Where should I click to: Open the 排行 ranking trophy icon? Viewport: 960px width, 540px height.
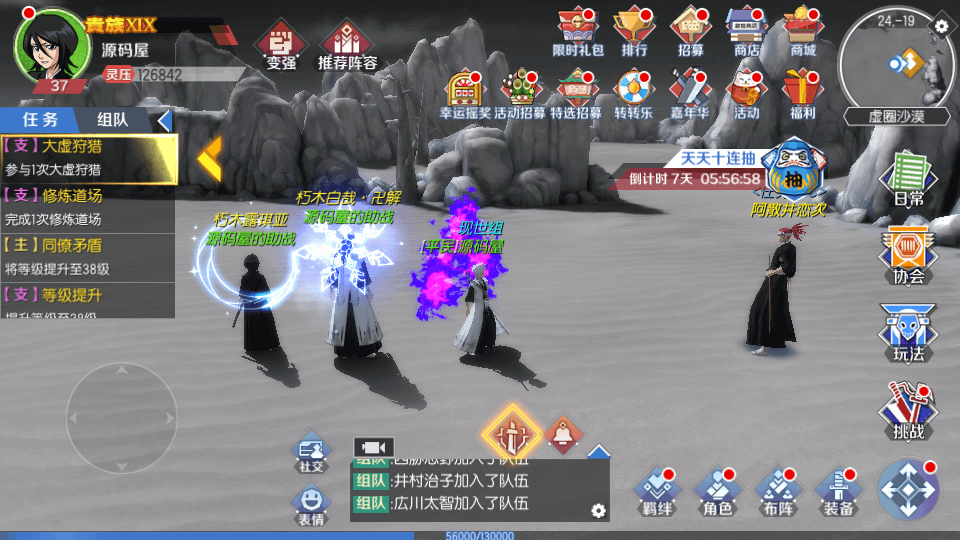[x=634, y=31]
